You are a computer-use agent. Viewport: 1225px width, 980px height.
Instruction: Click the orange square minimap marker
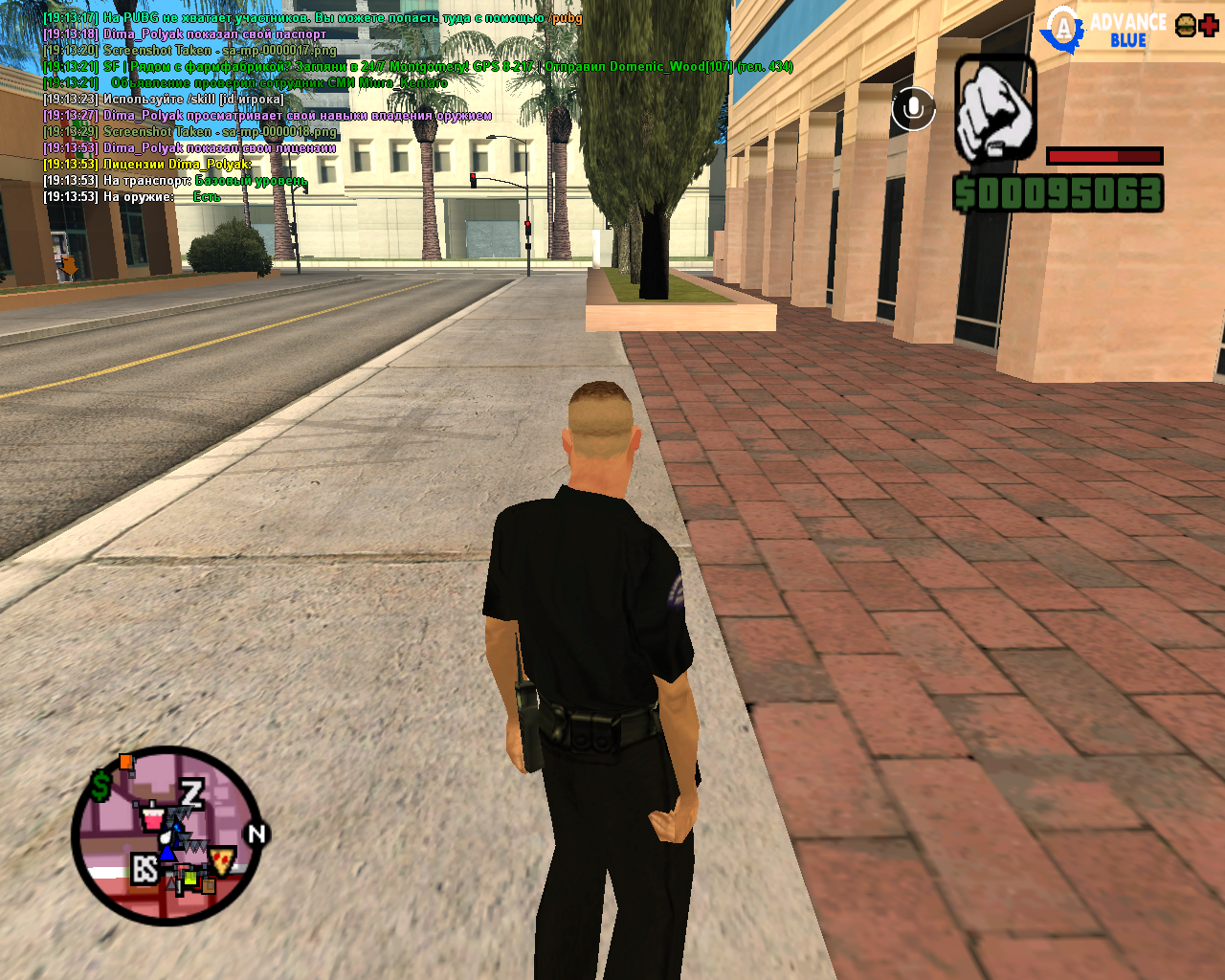pyautogui.click(x=125, y=762)
